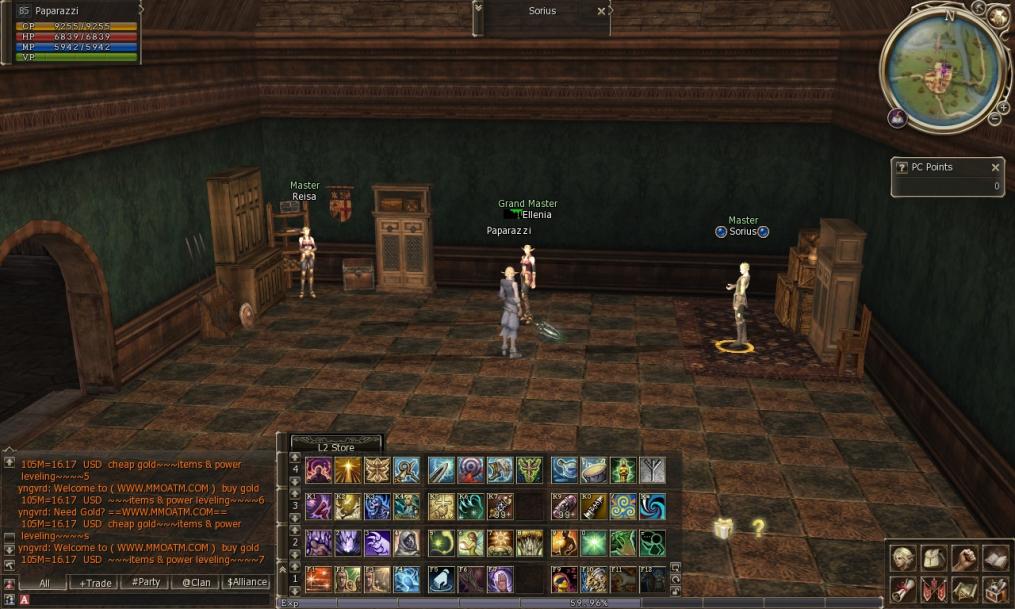Activate the target bullseye skill on bar 4
This screenshot has width=1015, height=609.
[470, 469]
